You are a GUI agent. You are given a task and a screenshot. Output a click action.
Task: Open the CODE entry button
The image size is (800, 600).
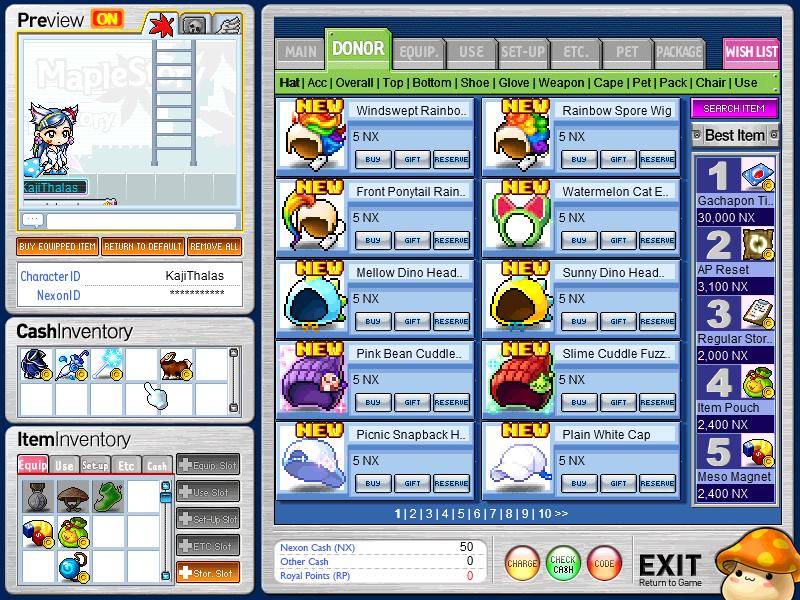(604, 563)
